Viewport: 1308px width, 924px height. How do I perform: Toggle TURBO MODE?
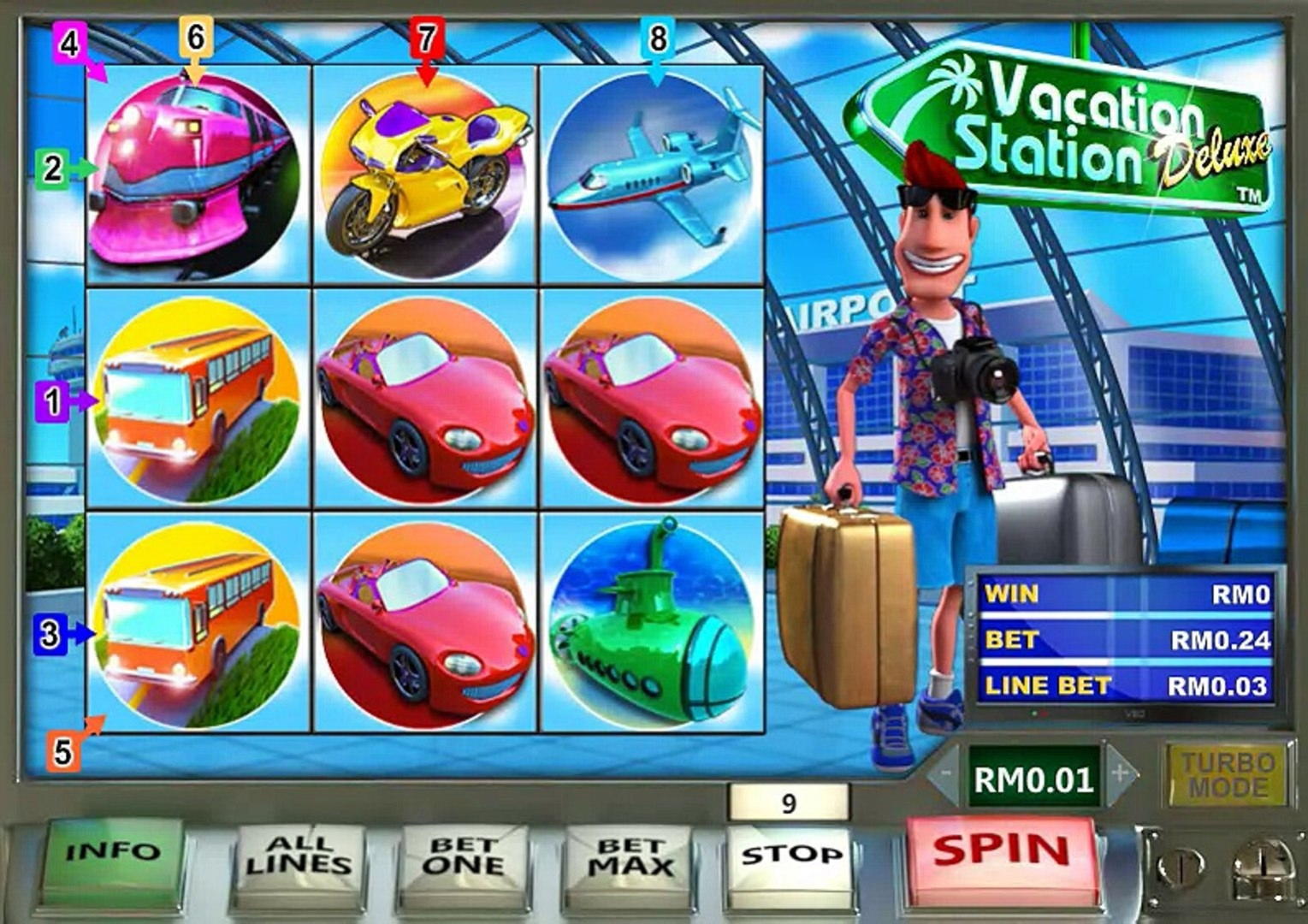tap(1228, 775)
